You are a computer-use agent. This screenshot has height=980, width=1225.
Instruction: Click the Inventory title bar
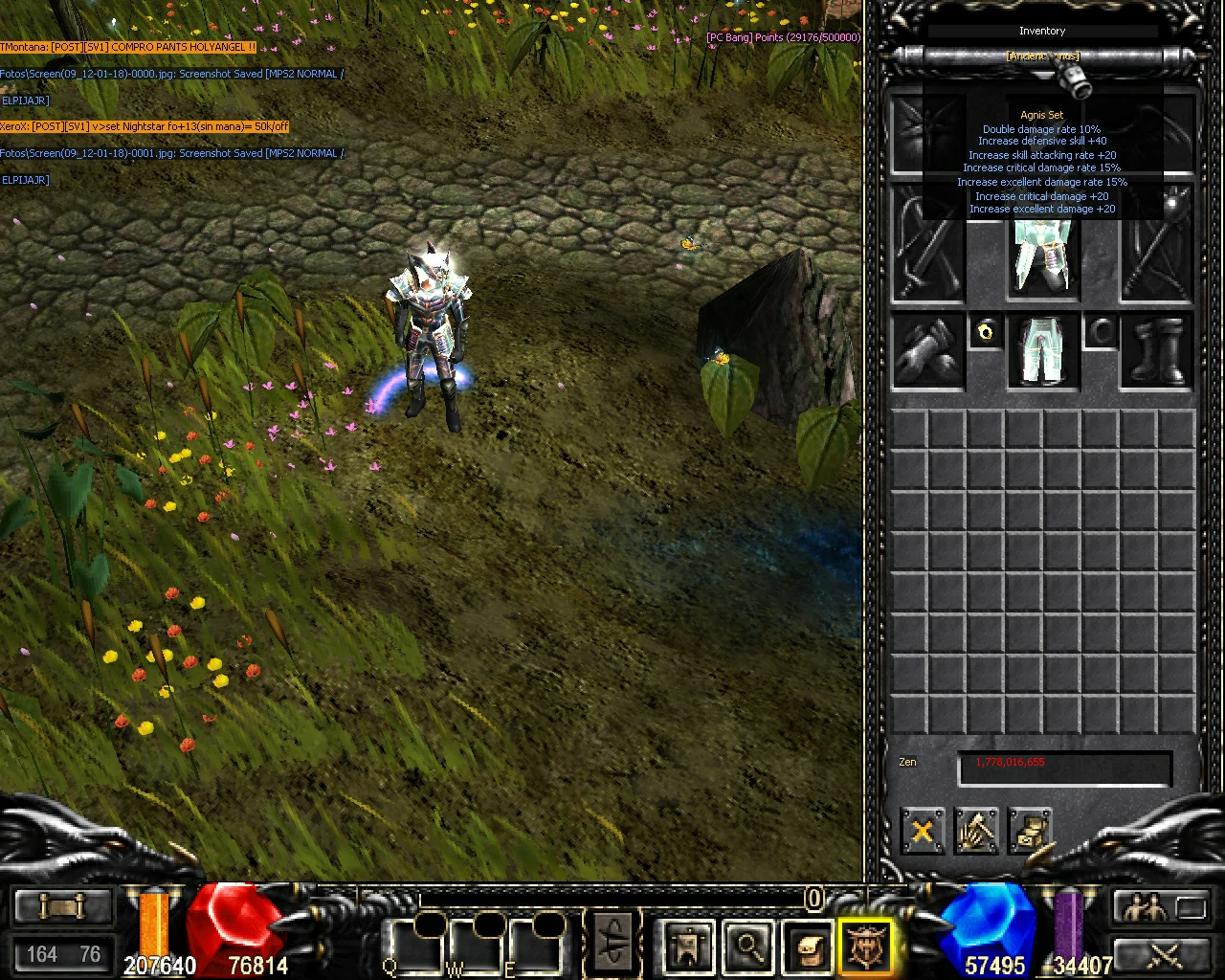1042,31
